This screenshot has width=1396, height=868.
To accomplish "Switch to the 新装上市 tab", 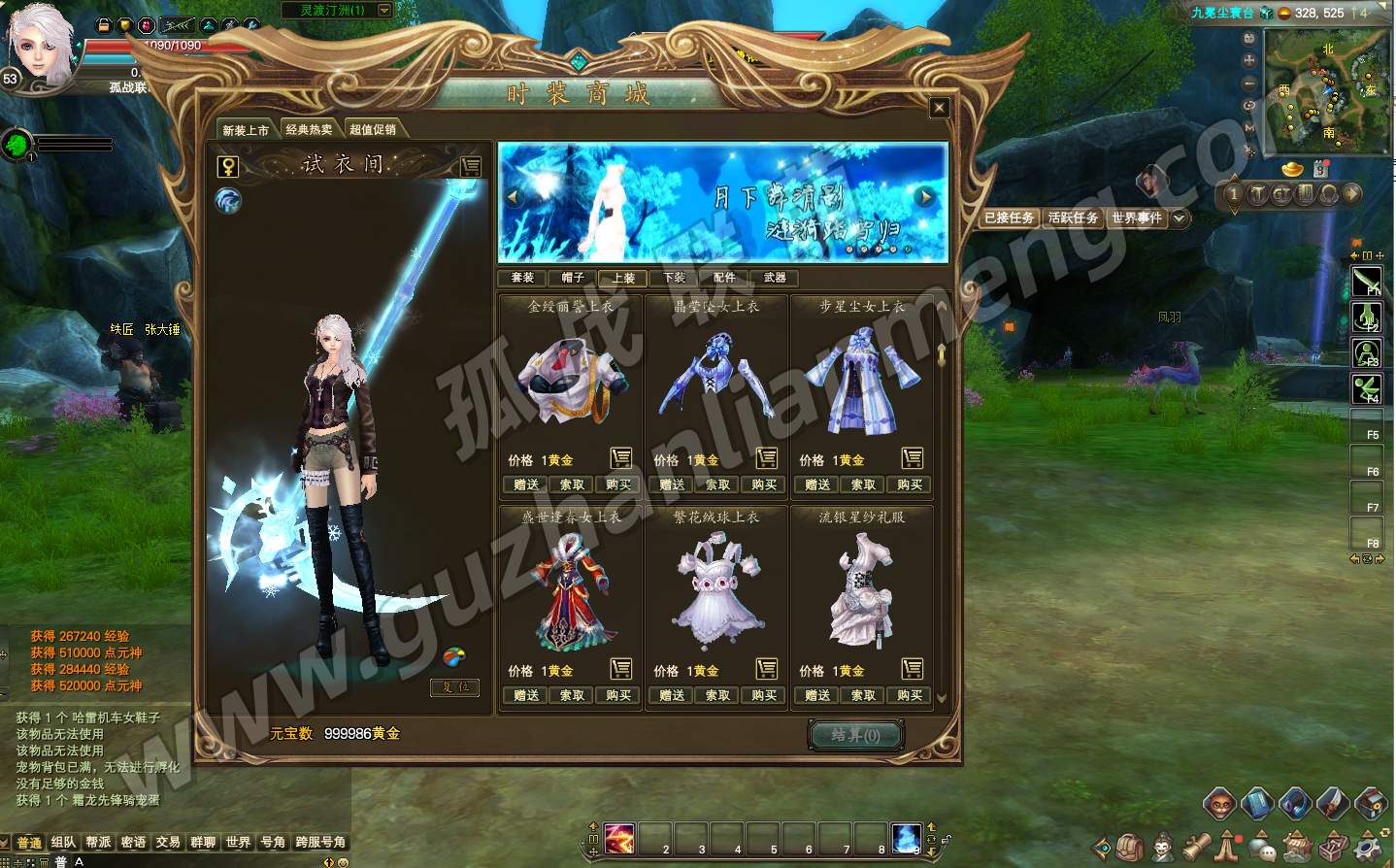I will (x=246, y=130).
